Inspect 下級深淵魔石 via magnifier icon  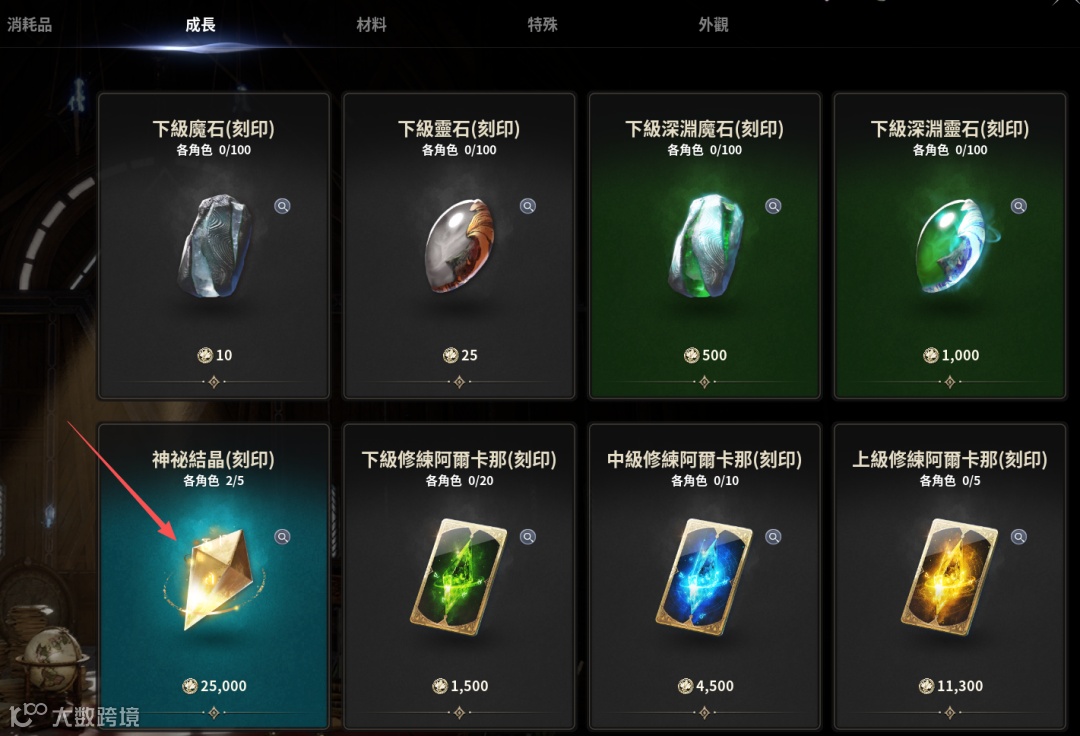click(x=773, y=206)
